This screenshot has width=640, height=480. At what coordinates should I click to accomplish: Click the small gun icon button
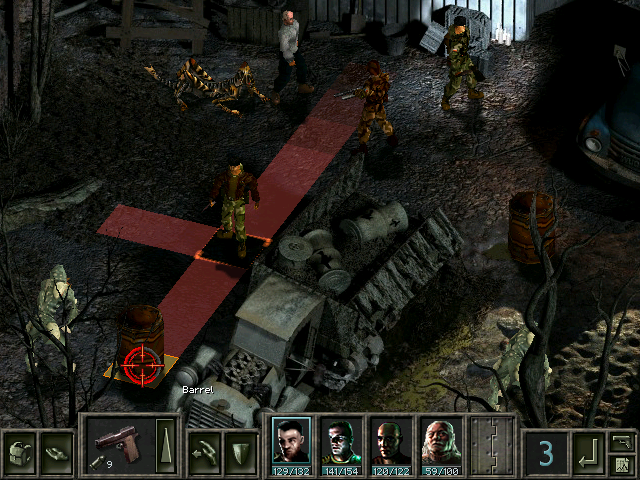[622, 440]
